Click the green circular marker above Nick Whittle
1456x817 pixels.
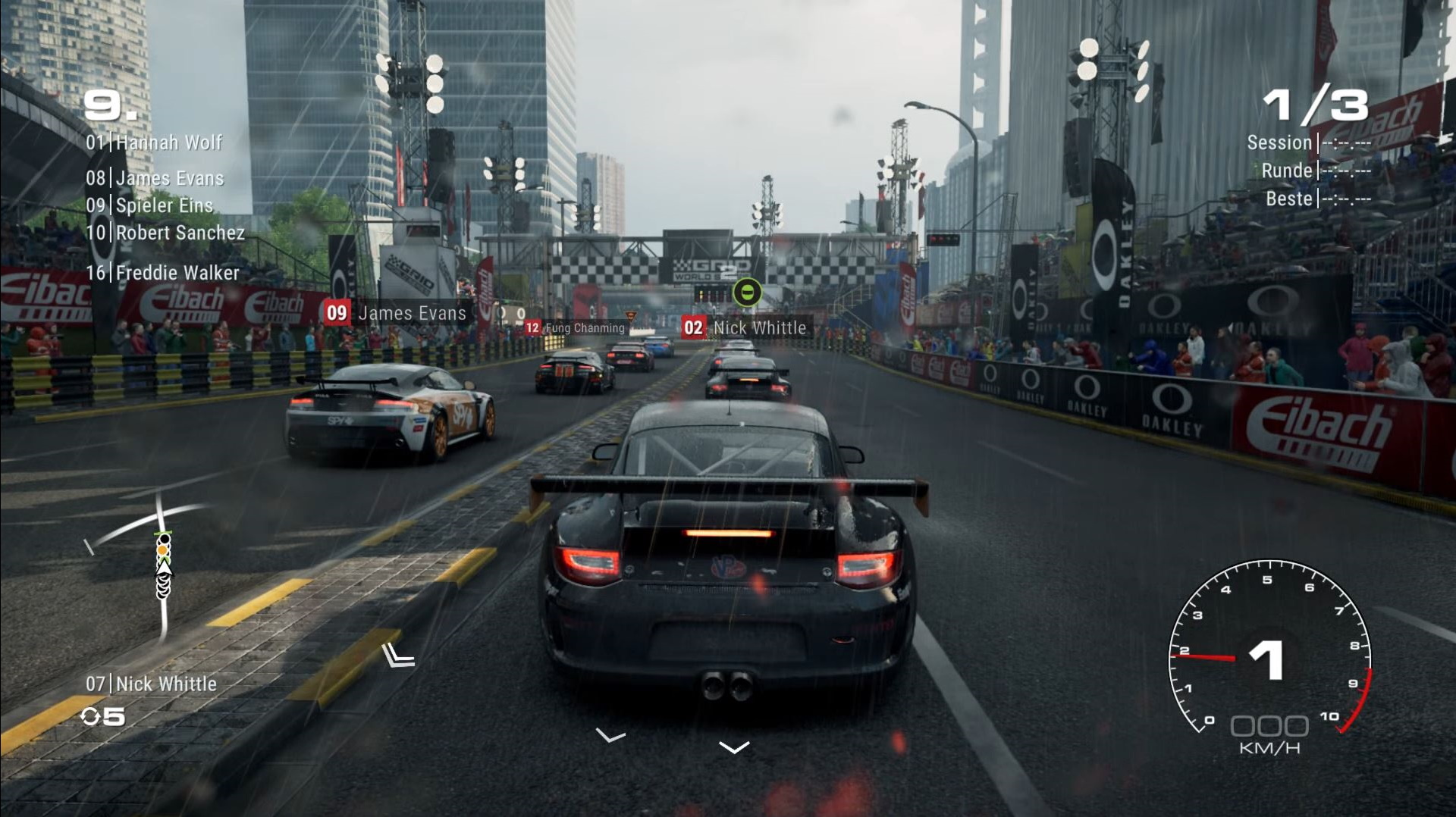coord(747,292)
